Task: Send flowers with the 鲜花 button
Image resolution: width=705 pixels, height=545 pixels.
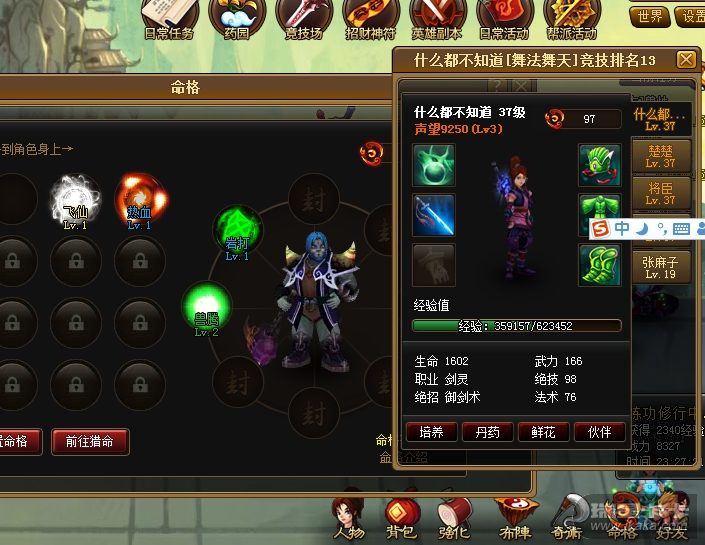Action: (x=543, y=432)
